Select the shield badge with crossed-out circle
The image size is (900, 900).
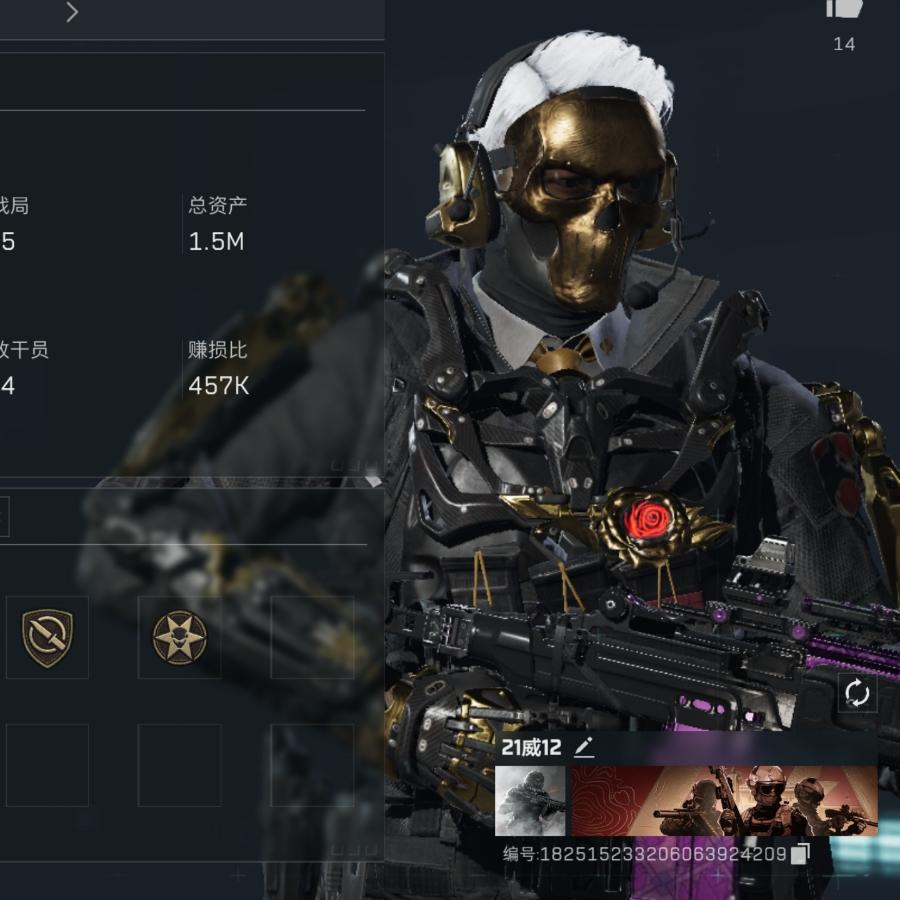click(48, 637)
